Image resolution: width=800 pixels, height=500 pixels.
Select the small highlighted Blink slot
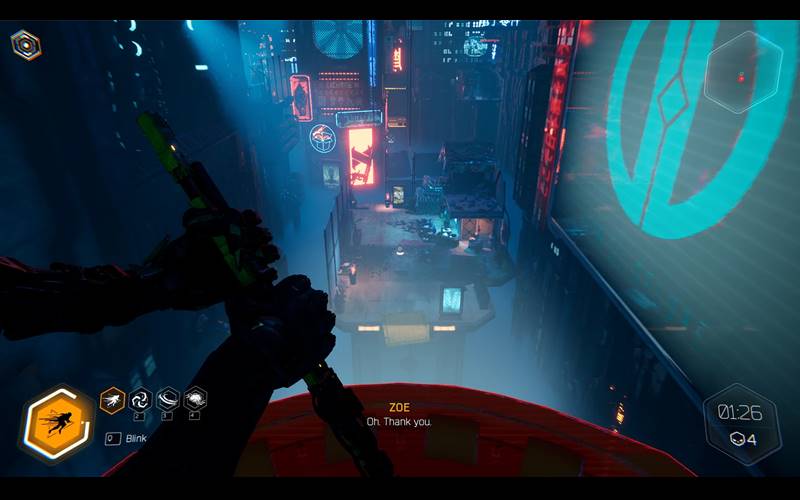112,400
